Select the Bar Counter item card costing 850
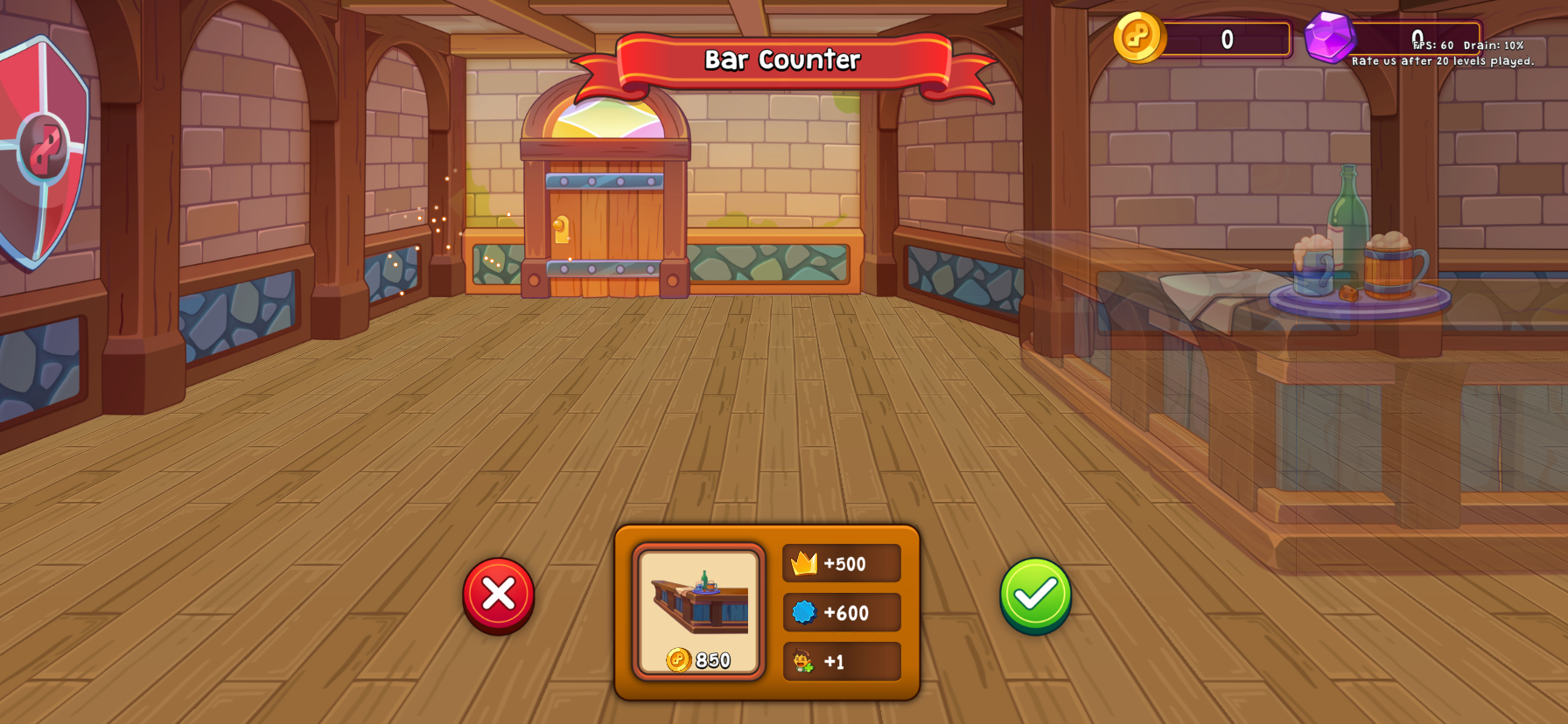 click(699, 612)
